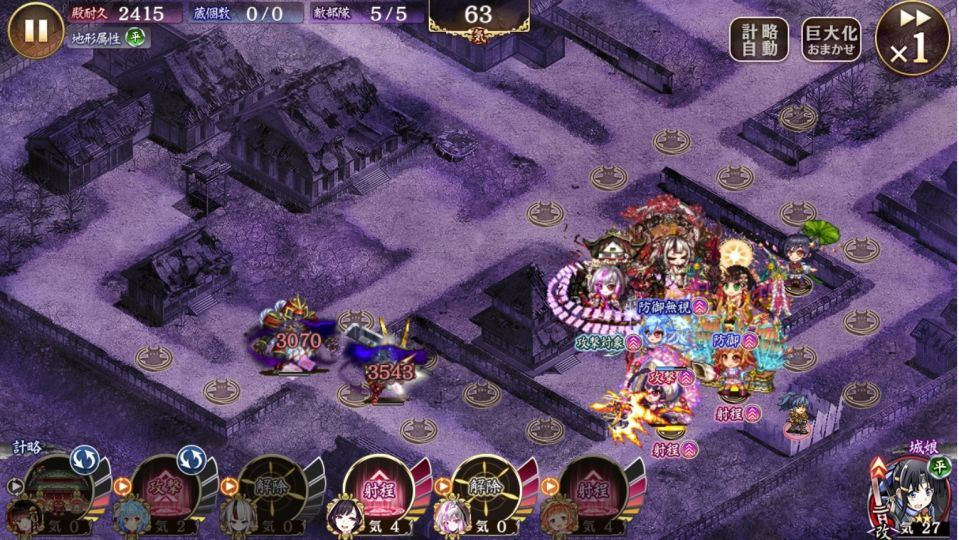Toggle 計略自動 auto-stratagem

point(758,40)
